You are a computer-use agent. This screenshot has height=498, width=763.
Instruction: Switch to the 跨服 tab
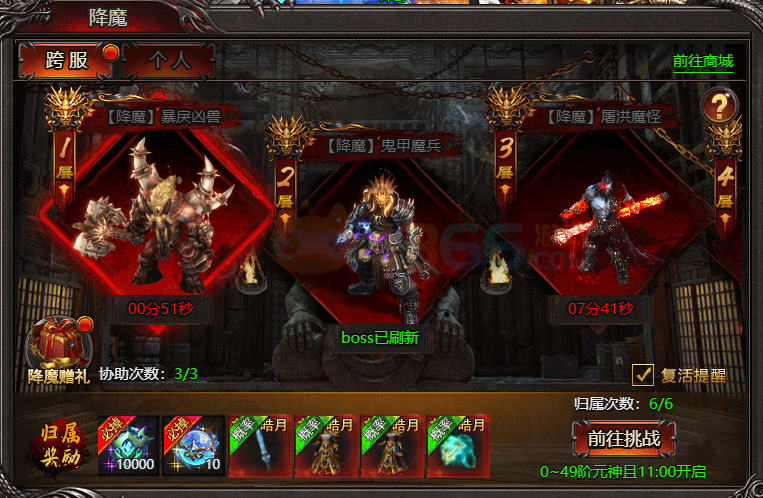tap(68, 61)
